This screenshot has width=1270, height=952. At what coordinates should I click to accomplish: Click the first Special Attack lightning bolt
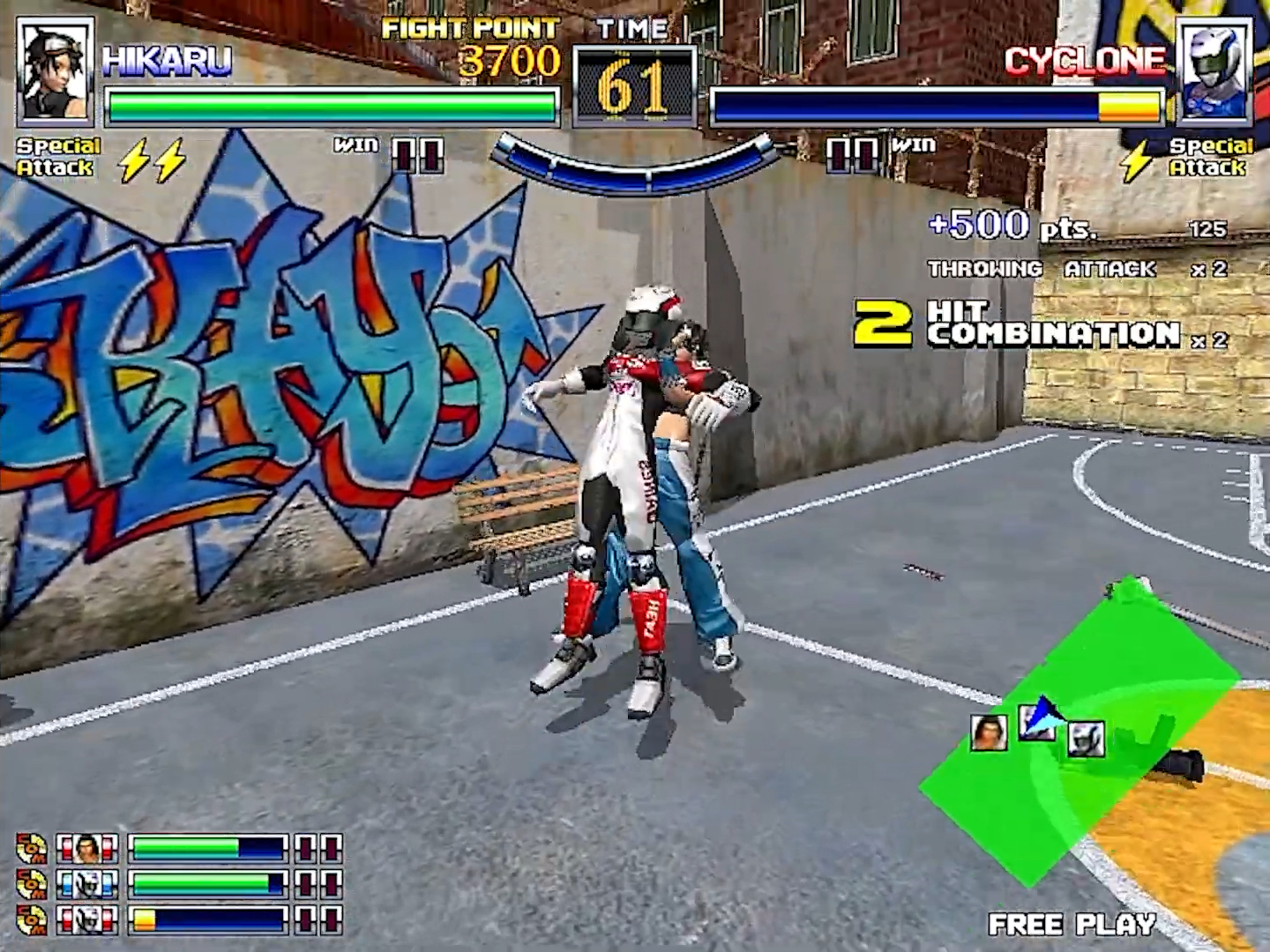(133, 159)
